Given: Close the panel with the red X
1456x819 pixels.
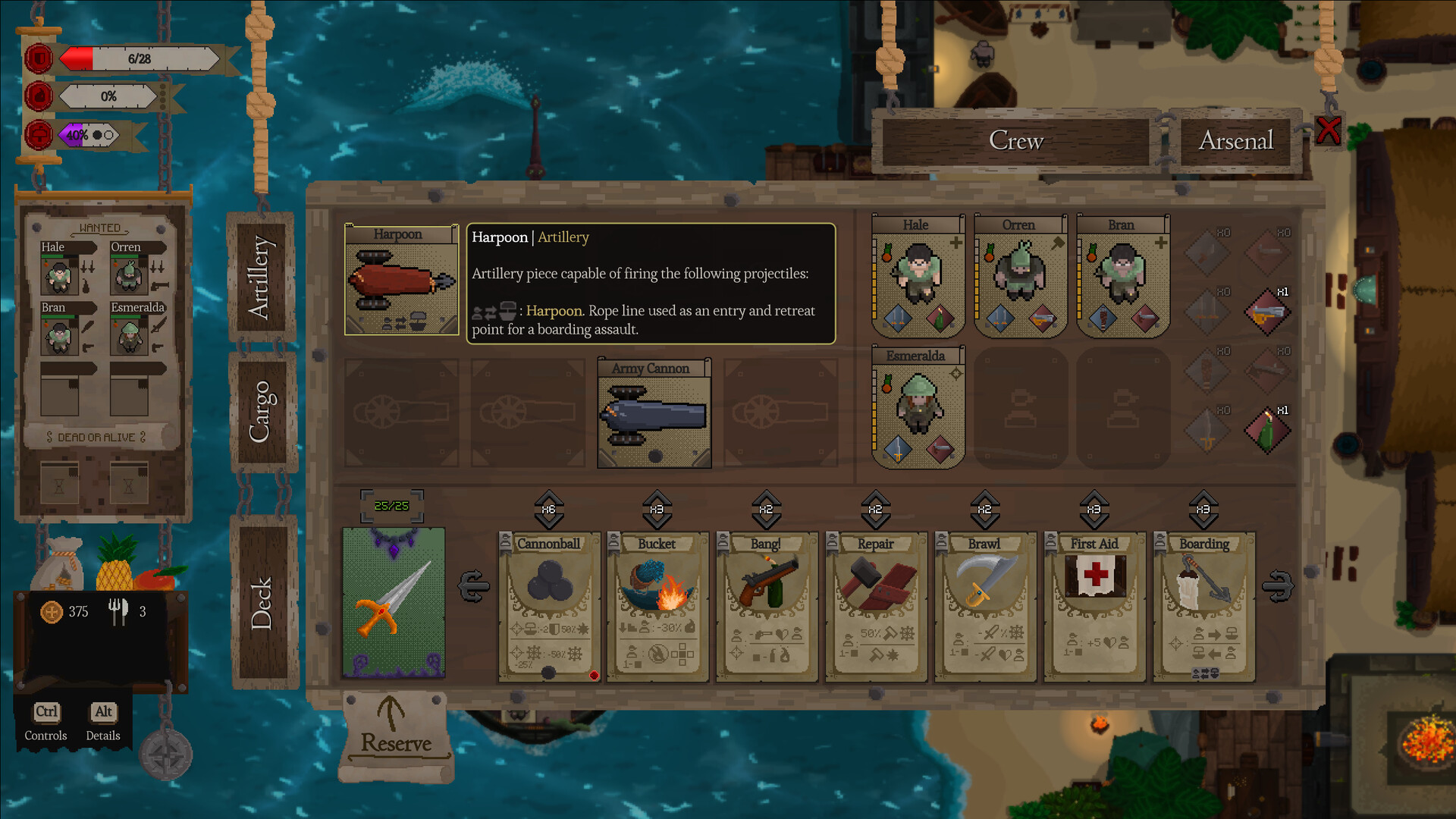Looking at the screenshot, I should 1328,130.
